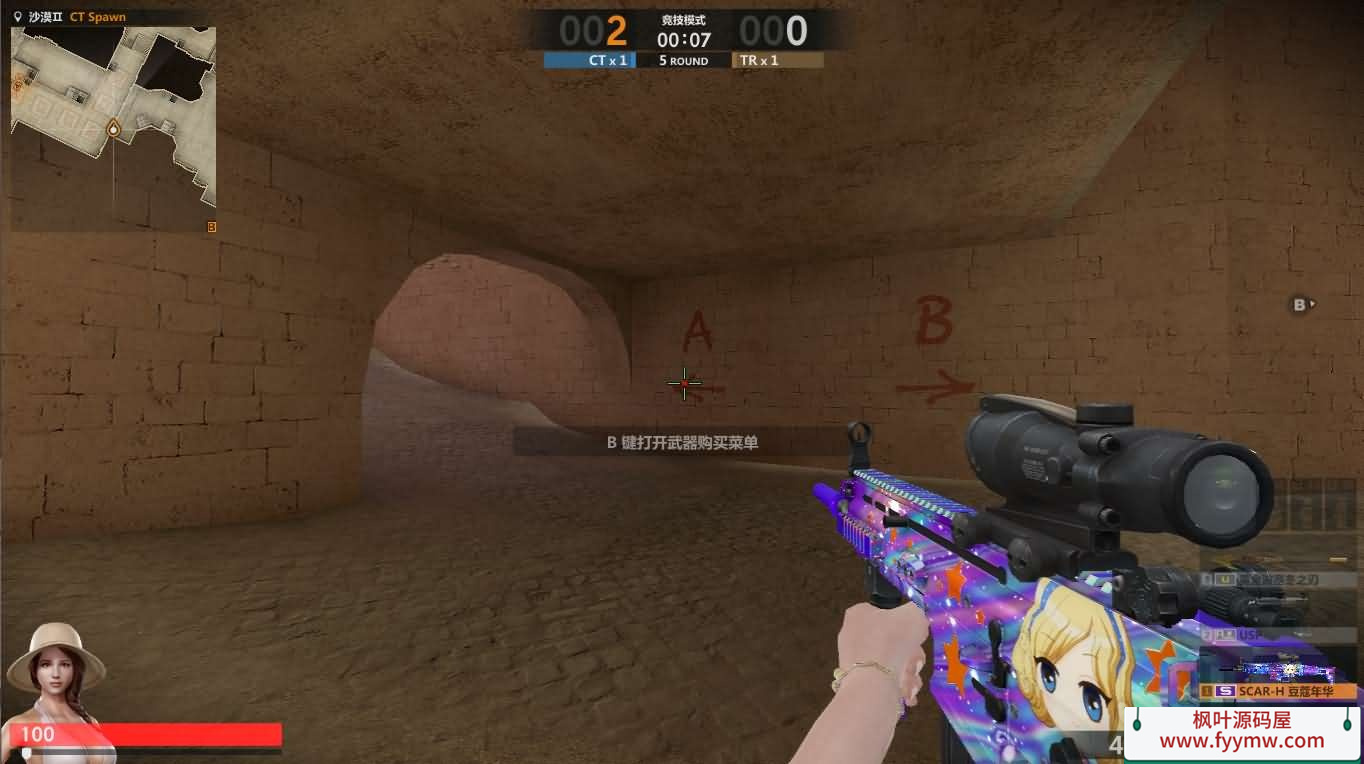Click the B bombsite marker on the minimap
1364x764 pixels.
point(211,227)
